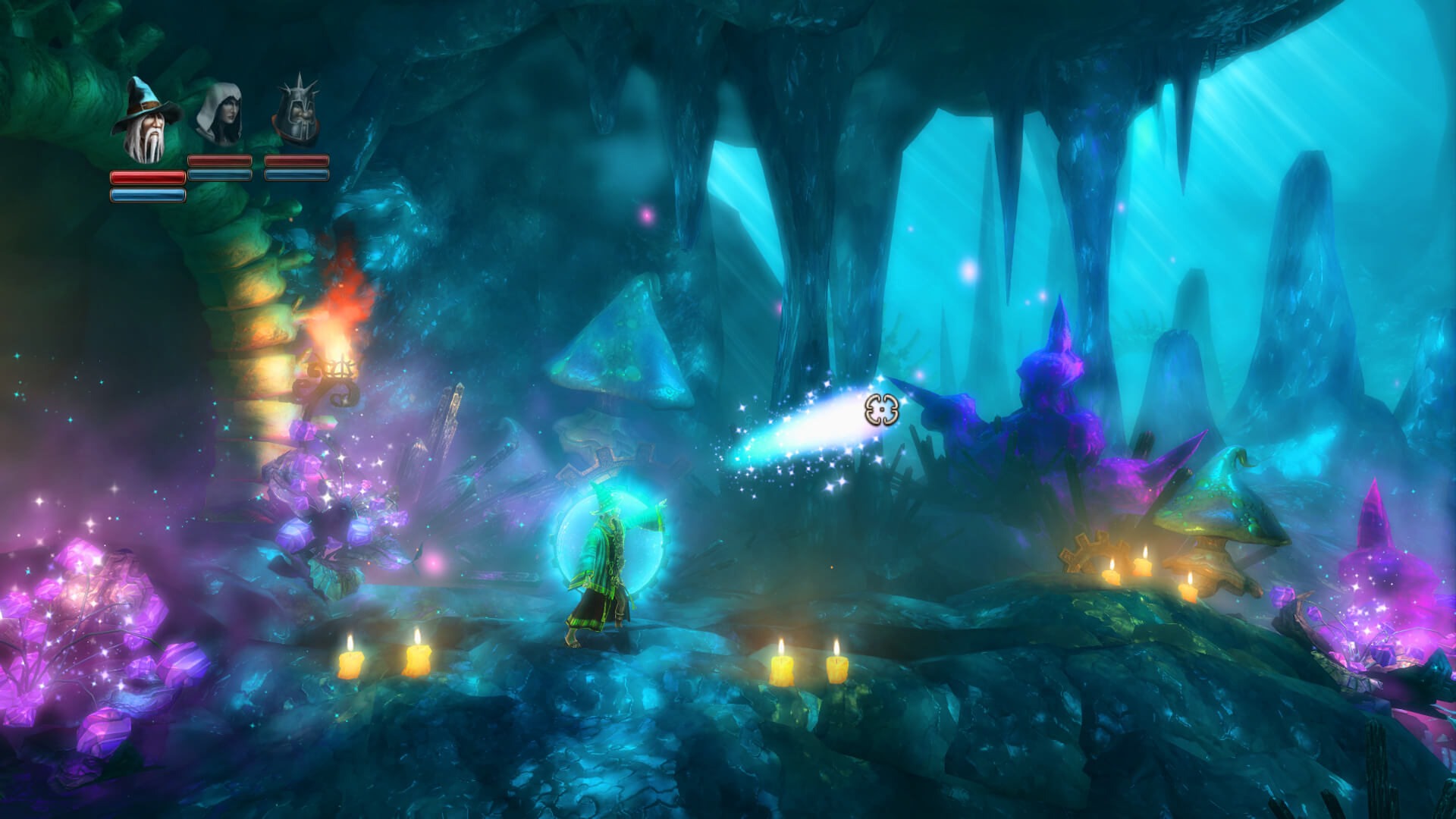Switch to the hooded thief portrait
1456x819 pixels.
220,115
